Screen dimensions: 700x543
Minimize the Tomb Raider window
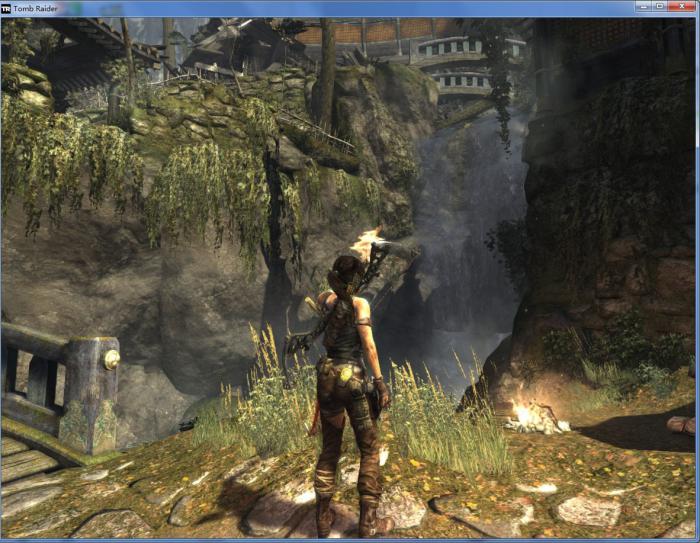[644, 6]
